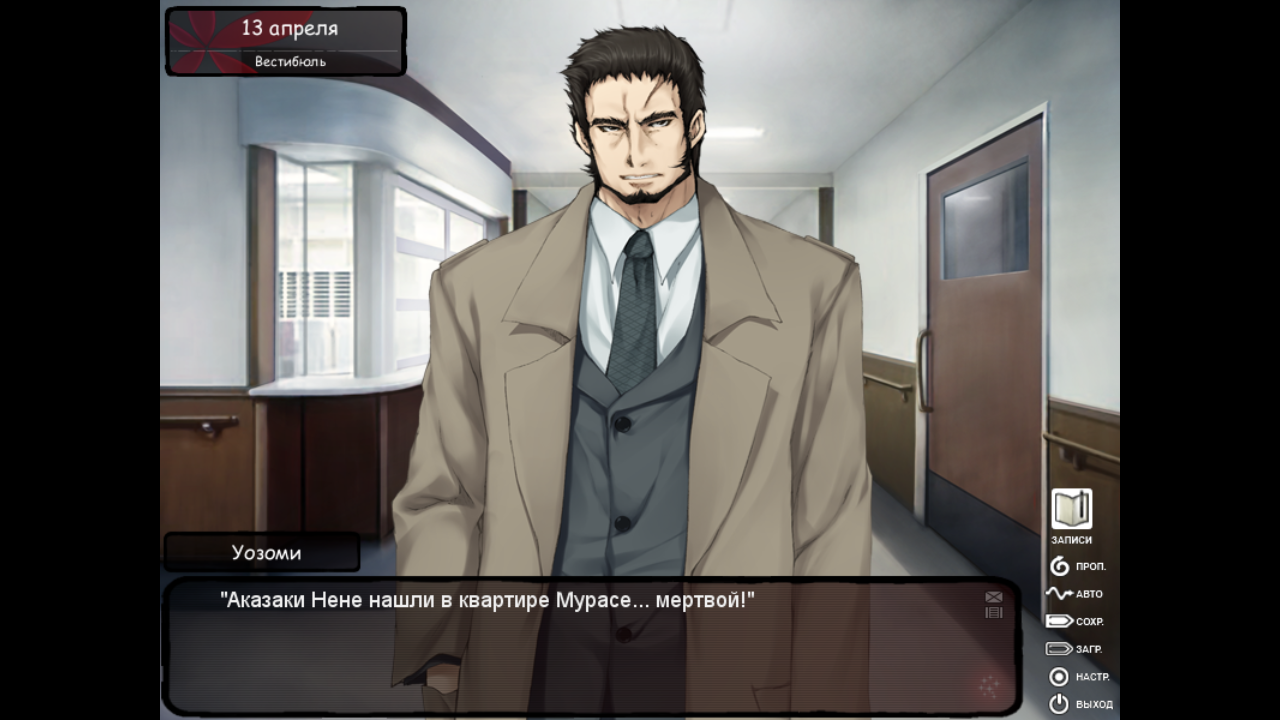
Task: Turn on Авто auto-read mode
Action: click(x=1075, y=594)
